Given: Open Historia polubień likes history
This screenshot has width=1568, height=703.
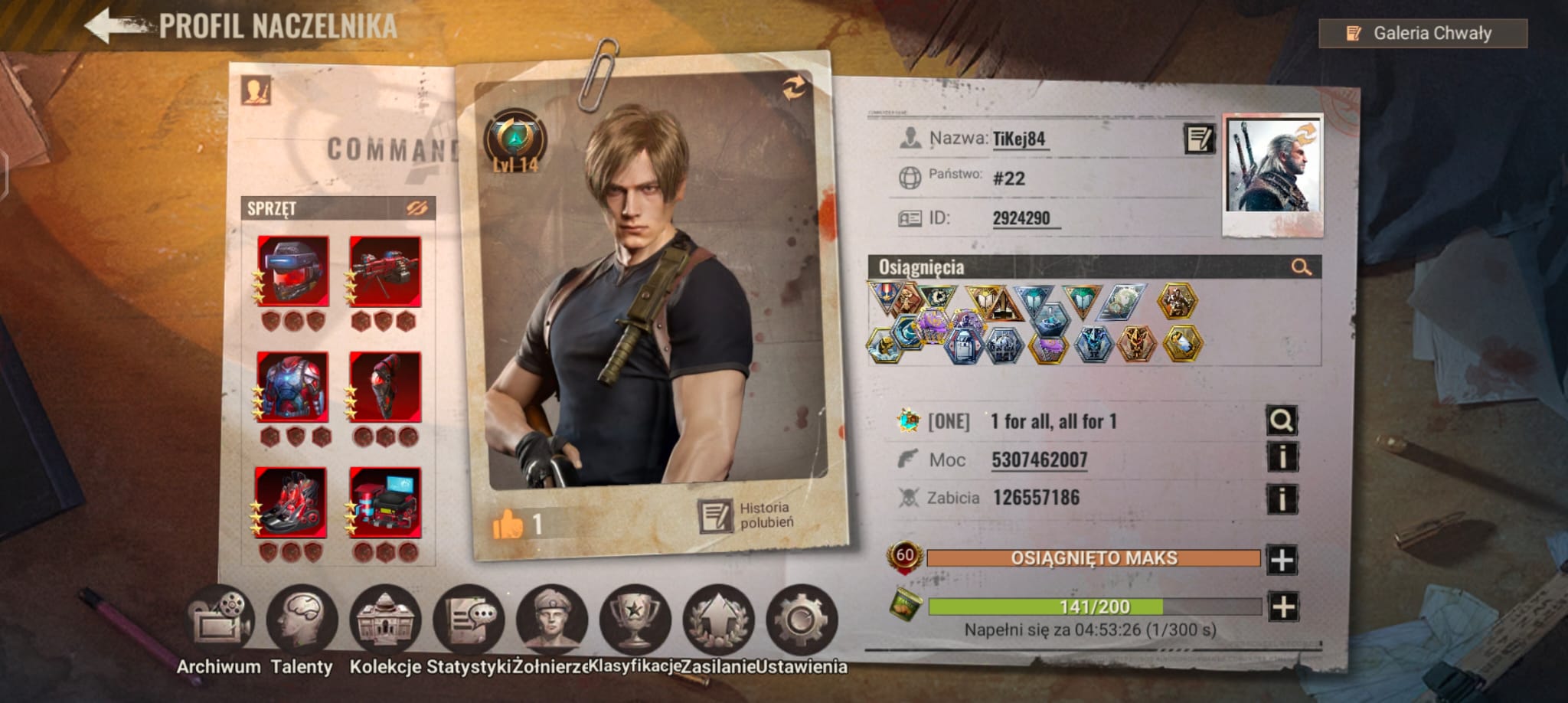Looking at the screenshot, I should coord(747,516).
